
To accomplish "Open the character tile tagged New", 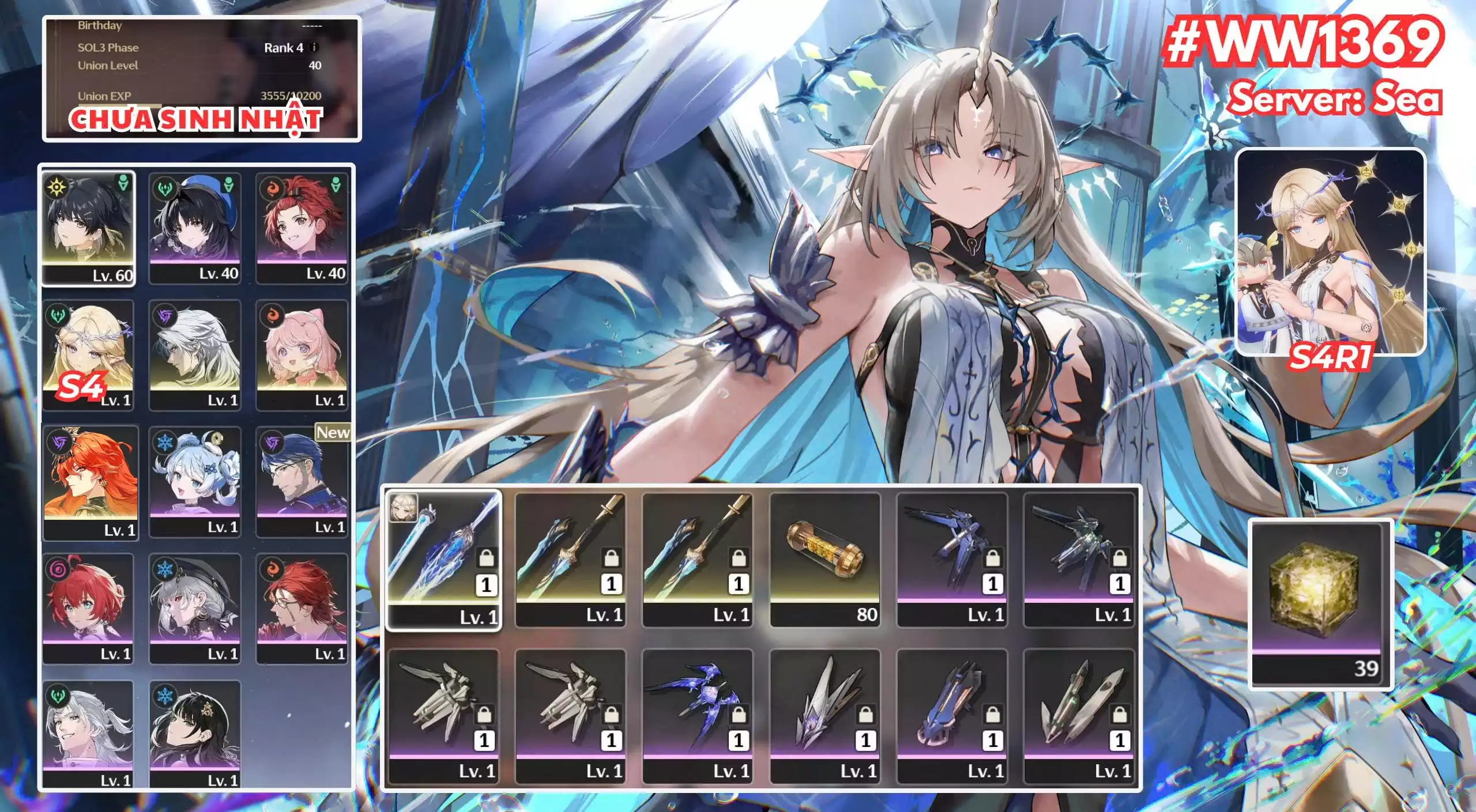I will (x=302, y=481).
